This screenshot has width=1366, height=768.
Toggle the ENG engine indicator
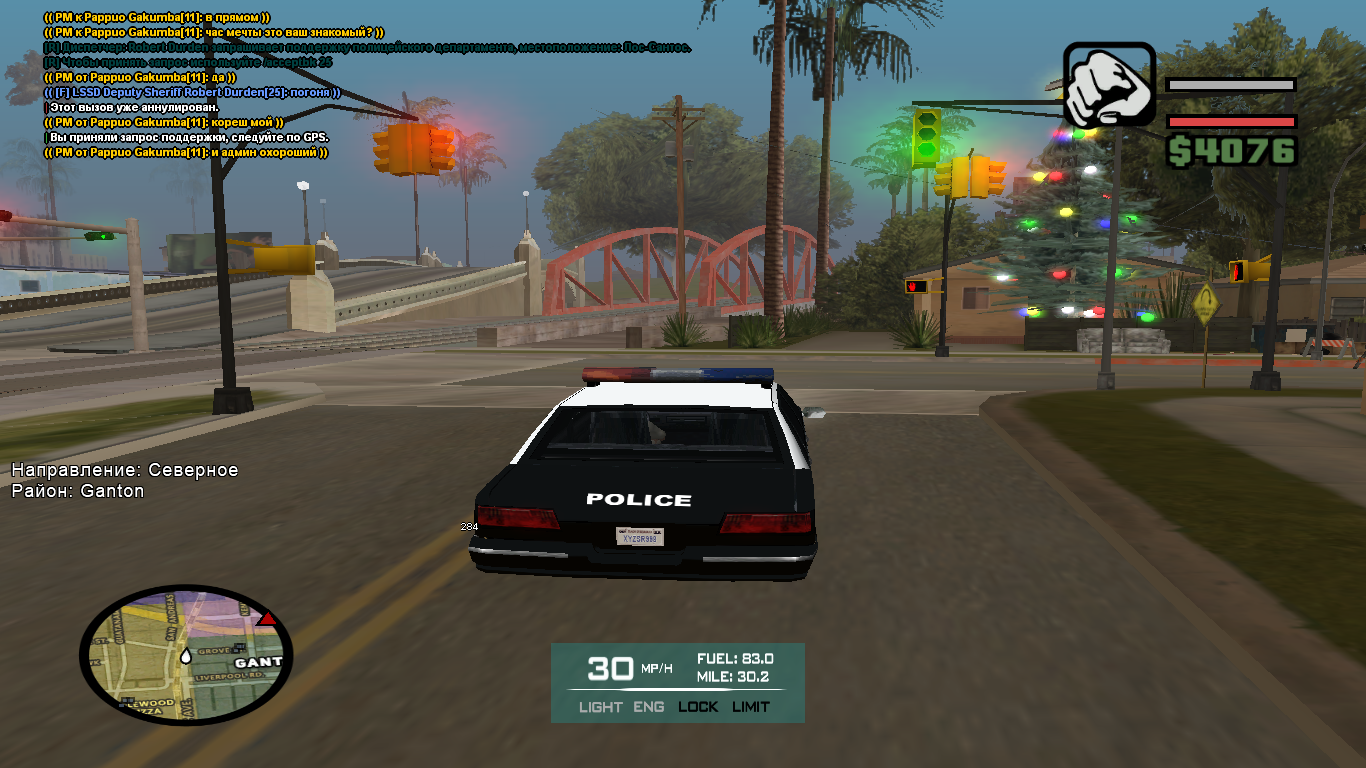pos(649,707)
